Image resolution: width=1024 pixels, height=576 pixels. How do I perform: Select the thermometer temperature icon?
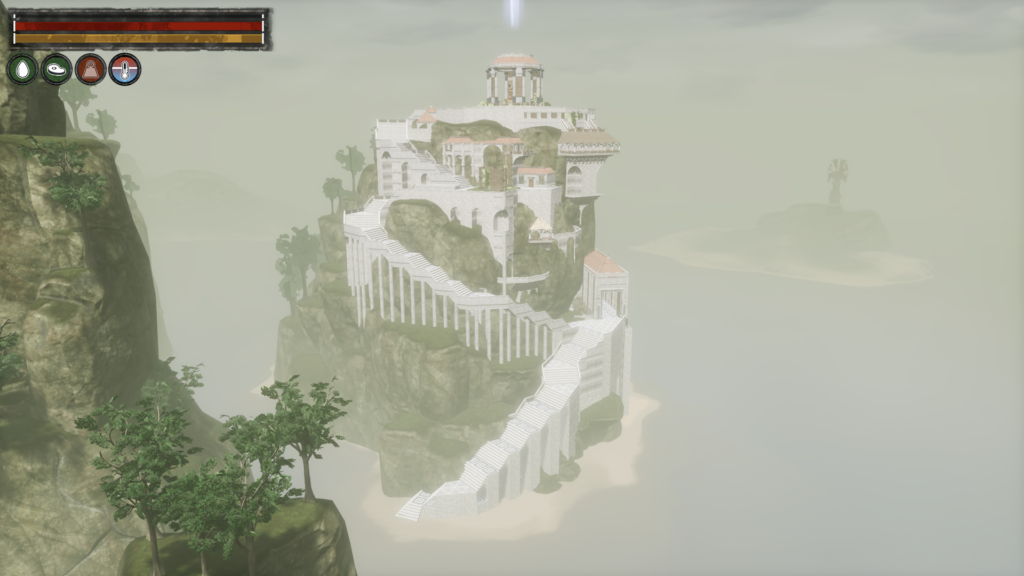125,69
